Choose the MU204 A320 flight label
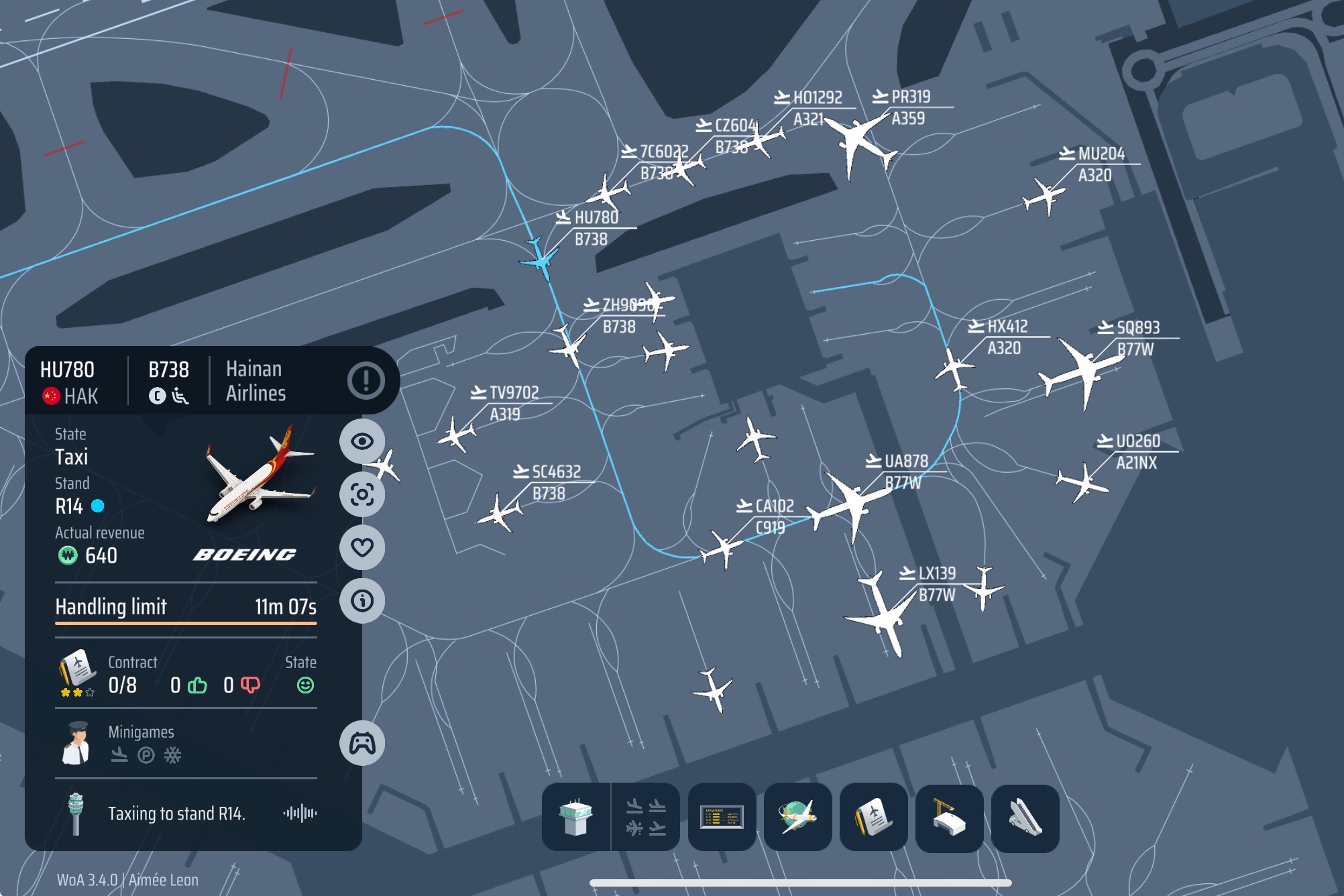 pos(1101,164)
